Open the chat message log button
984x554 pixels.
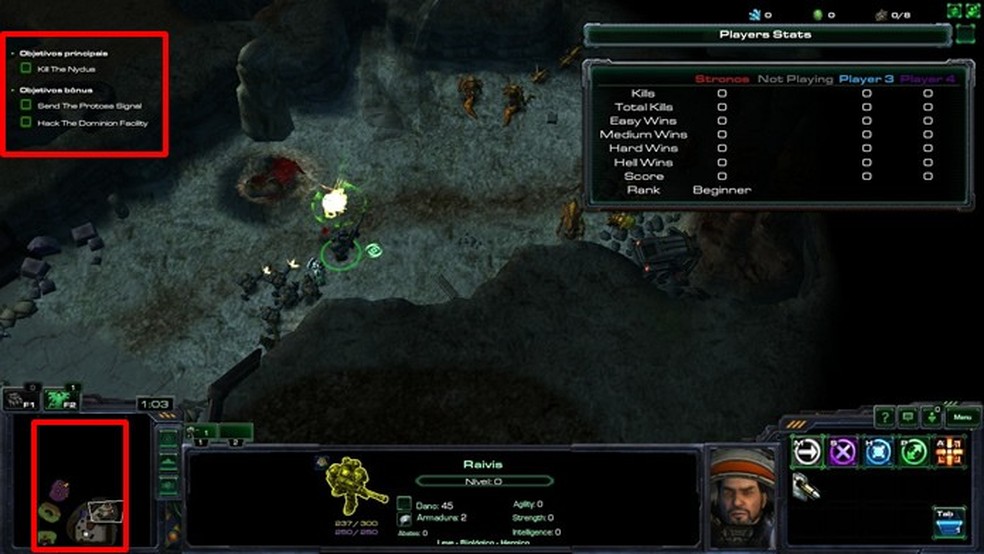coord(908,416)
